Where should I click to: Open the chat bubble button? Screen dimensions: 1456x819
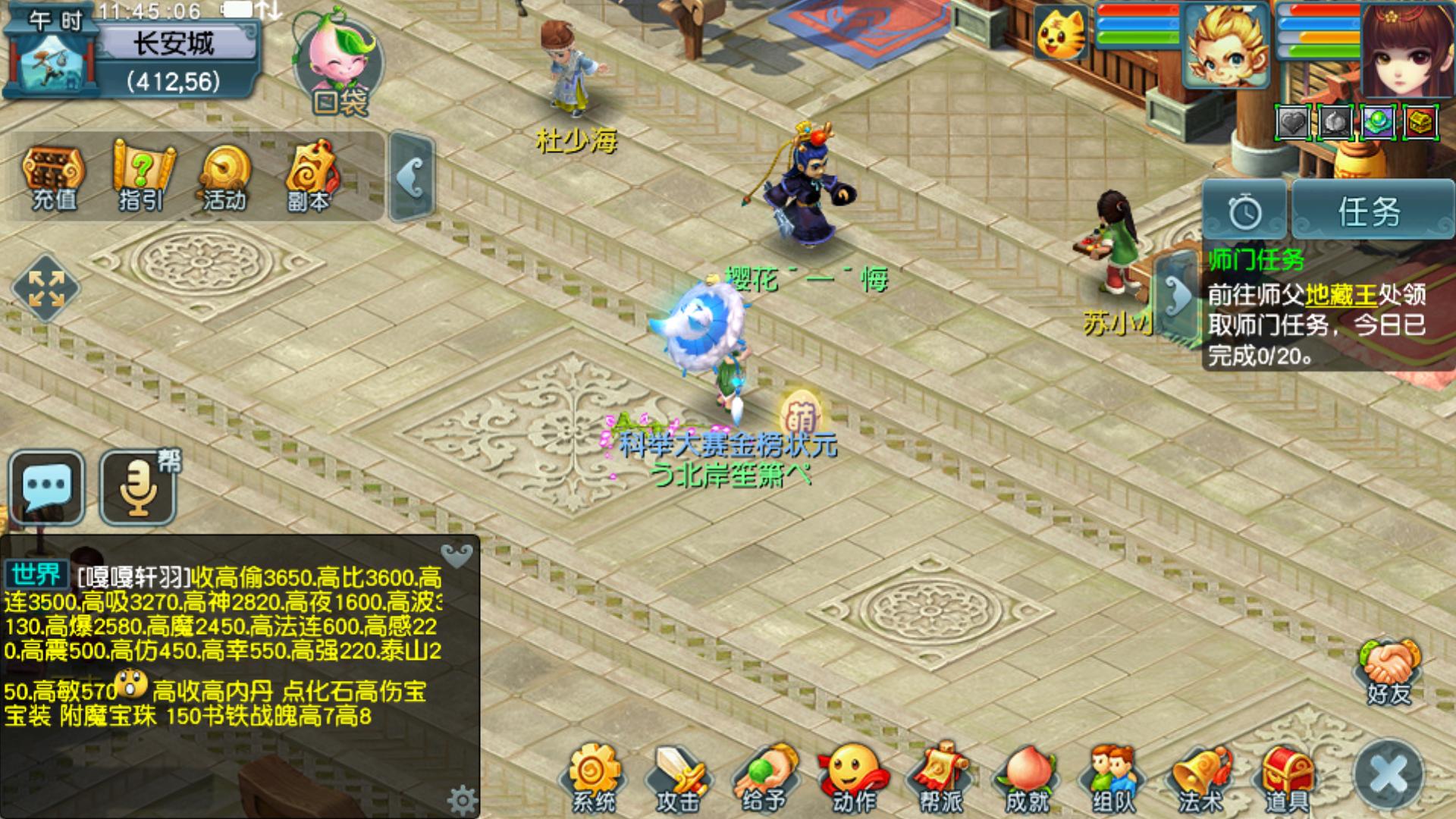(47, 487)
